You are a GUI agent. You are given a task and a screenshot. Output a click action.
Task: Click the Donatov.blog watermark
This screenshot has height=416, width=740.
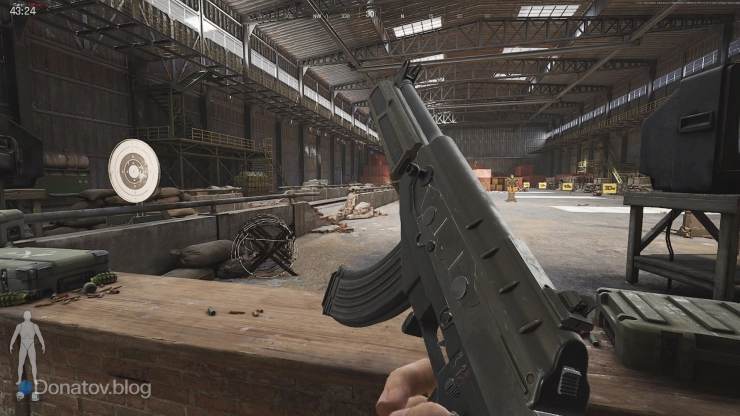90,388
